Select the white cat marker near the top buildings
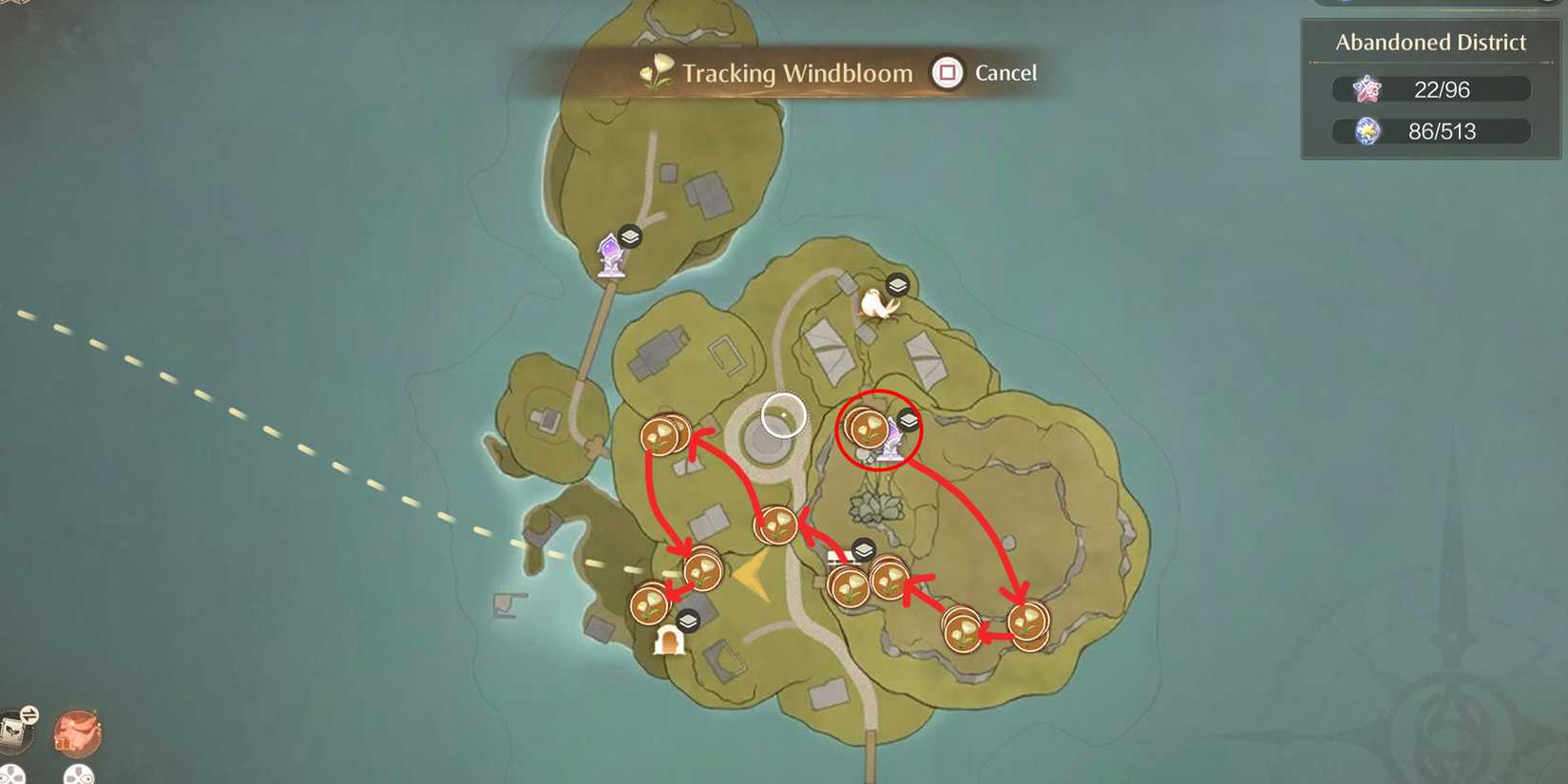The image size is (1568, 784). point(876,306)
